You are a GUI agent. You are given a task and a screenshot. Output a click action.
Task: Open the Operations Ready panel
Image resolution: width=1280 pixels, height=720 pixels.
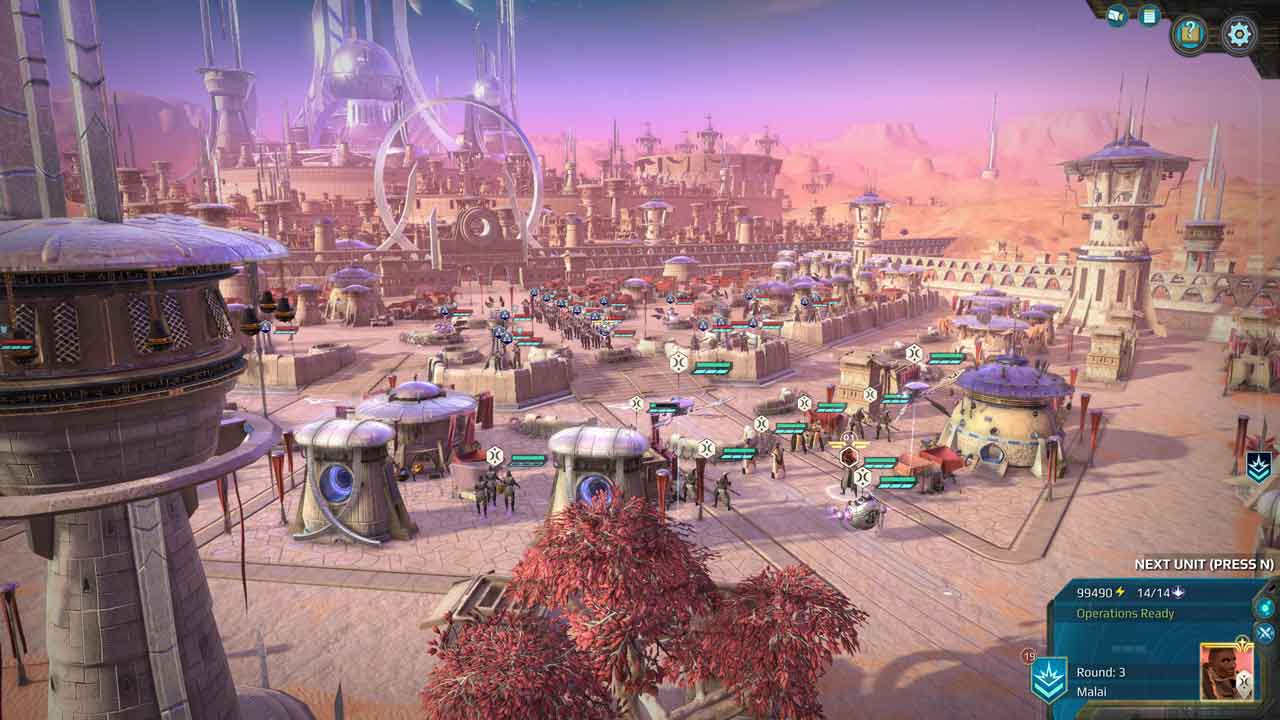pyautogui.click(x=1125, y=613)
